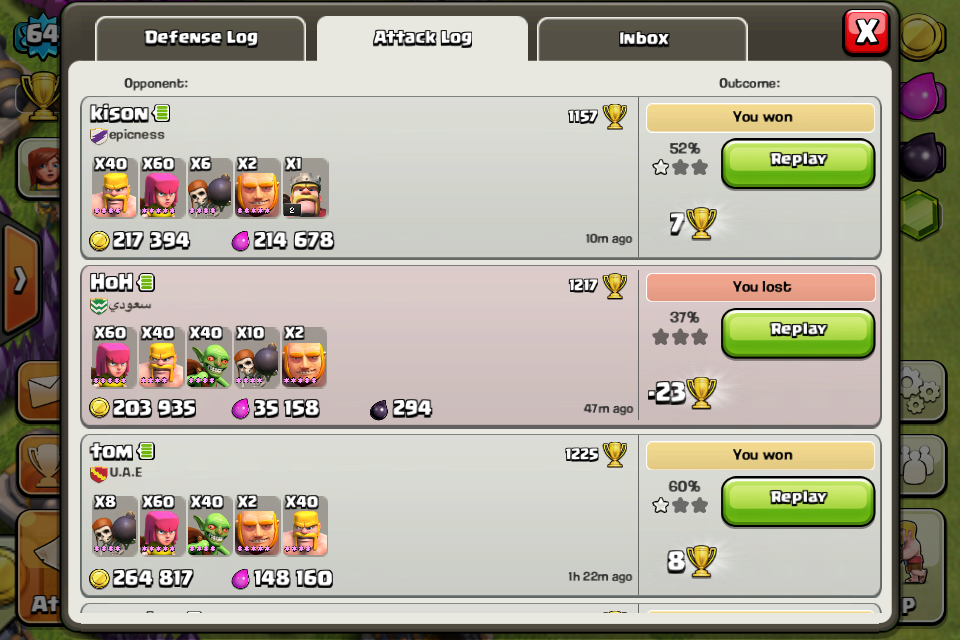View the U.A.E clan badge

coord(98,473)
